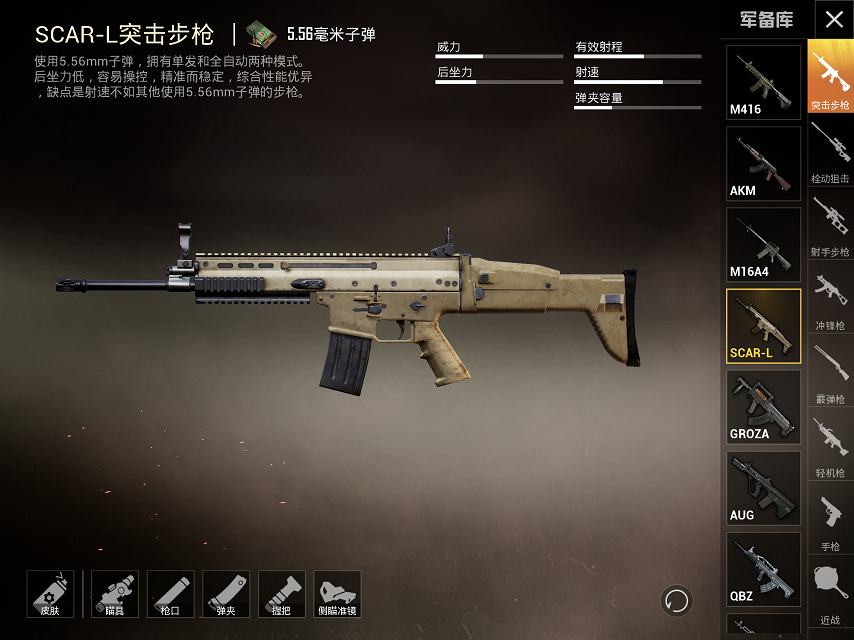Click the circular rotate-reset arrow icon
Image resolution: width=854 pixels, height=640 pixels.
click(677, 600)
